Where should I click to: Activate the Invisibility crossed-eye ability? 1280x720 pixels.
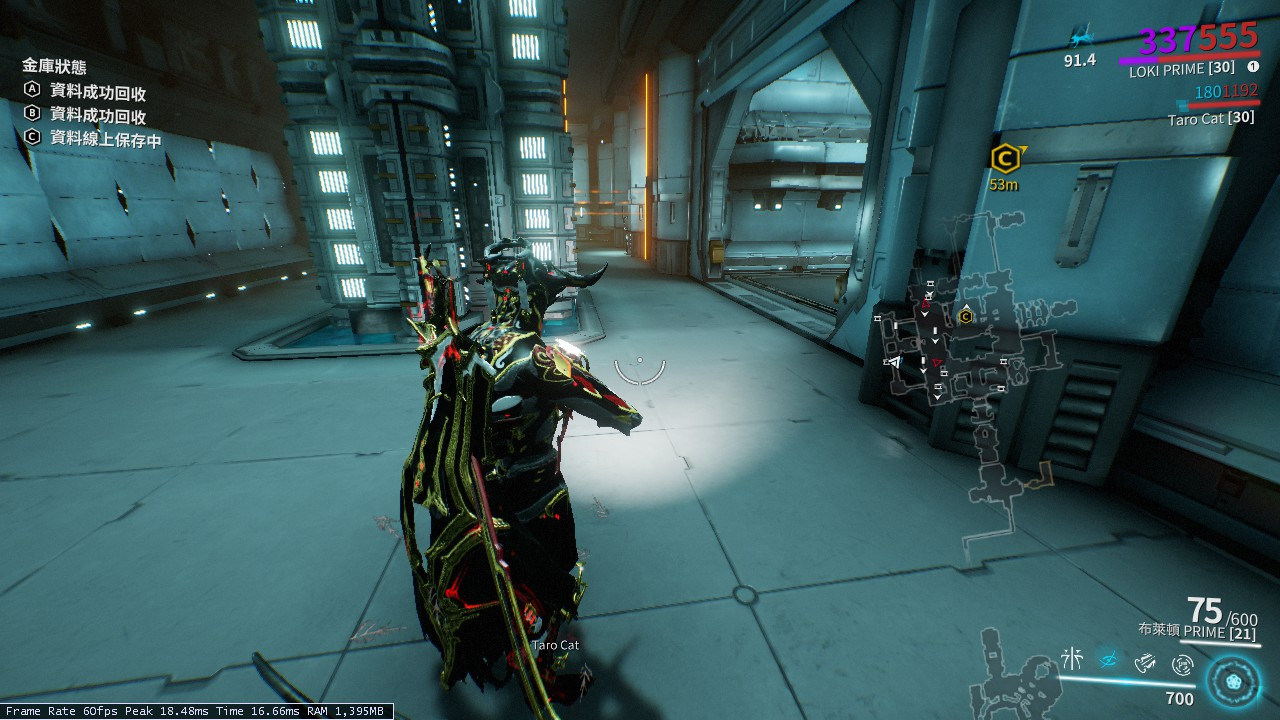pos(1108,659)
